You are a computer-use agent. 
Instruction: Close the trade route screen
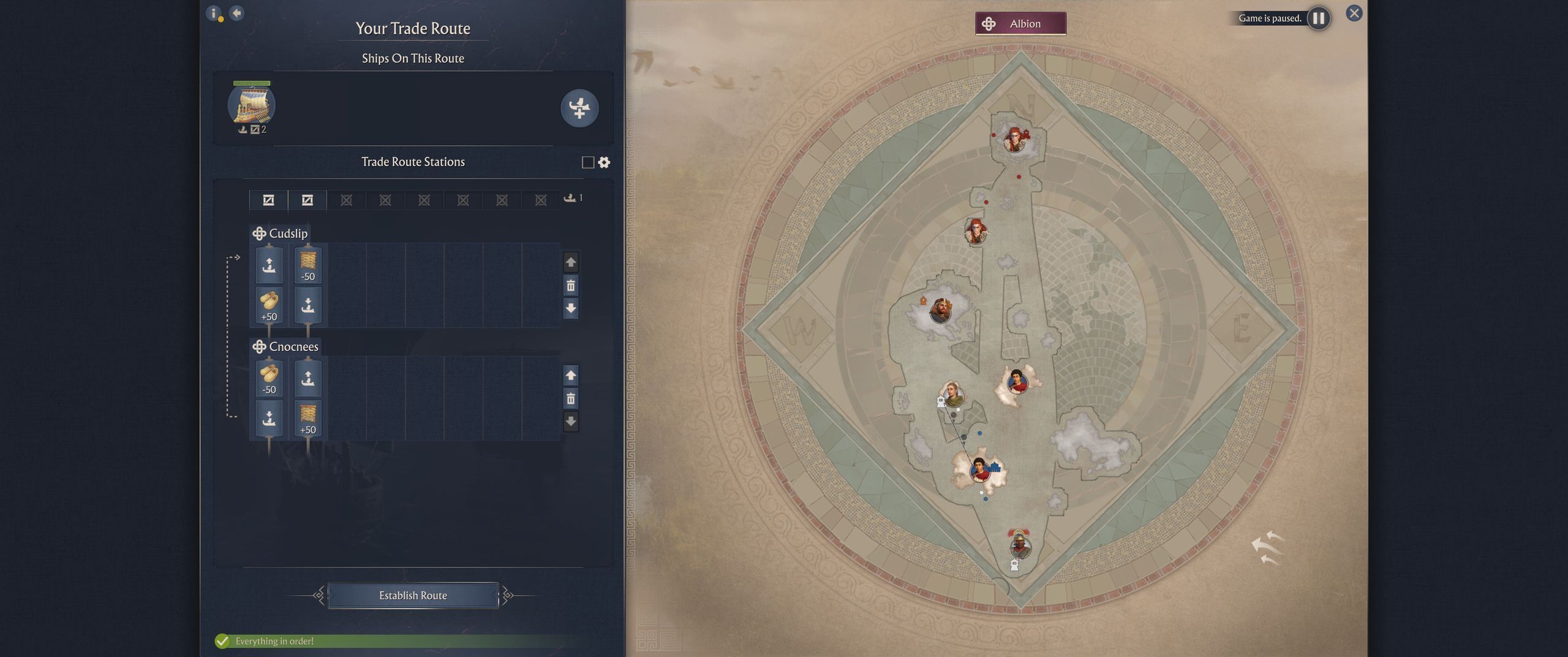[1354, 13]
